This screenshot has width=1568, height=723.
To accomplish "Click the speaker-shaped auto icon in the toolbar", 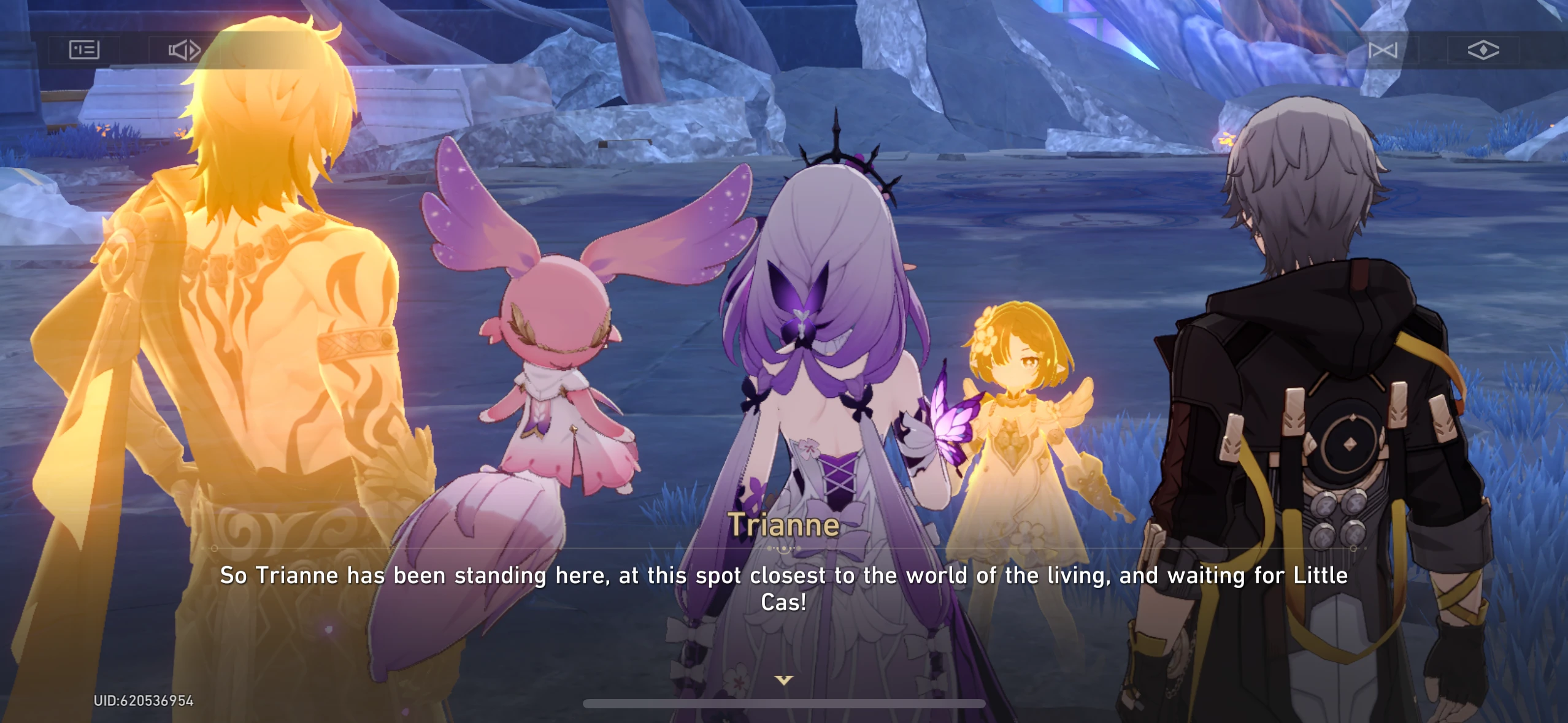I will coord(184,50).
